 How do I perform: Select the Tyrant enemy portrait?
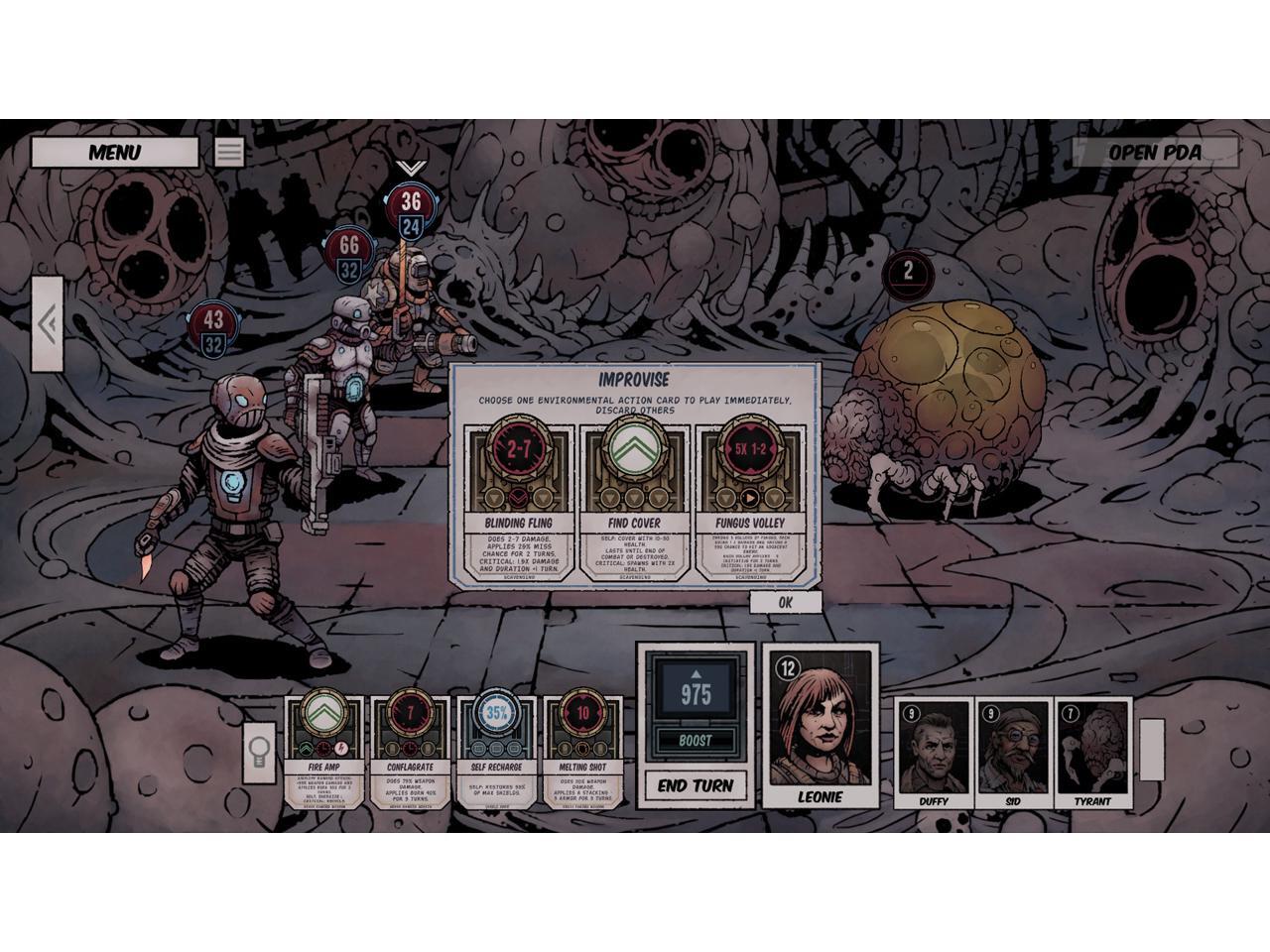click(1092, 754)
